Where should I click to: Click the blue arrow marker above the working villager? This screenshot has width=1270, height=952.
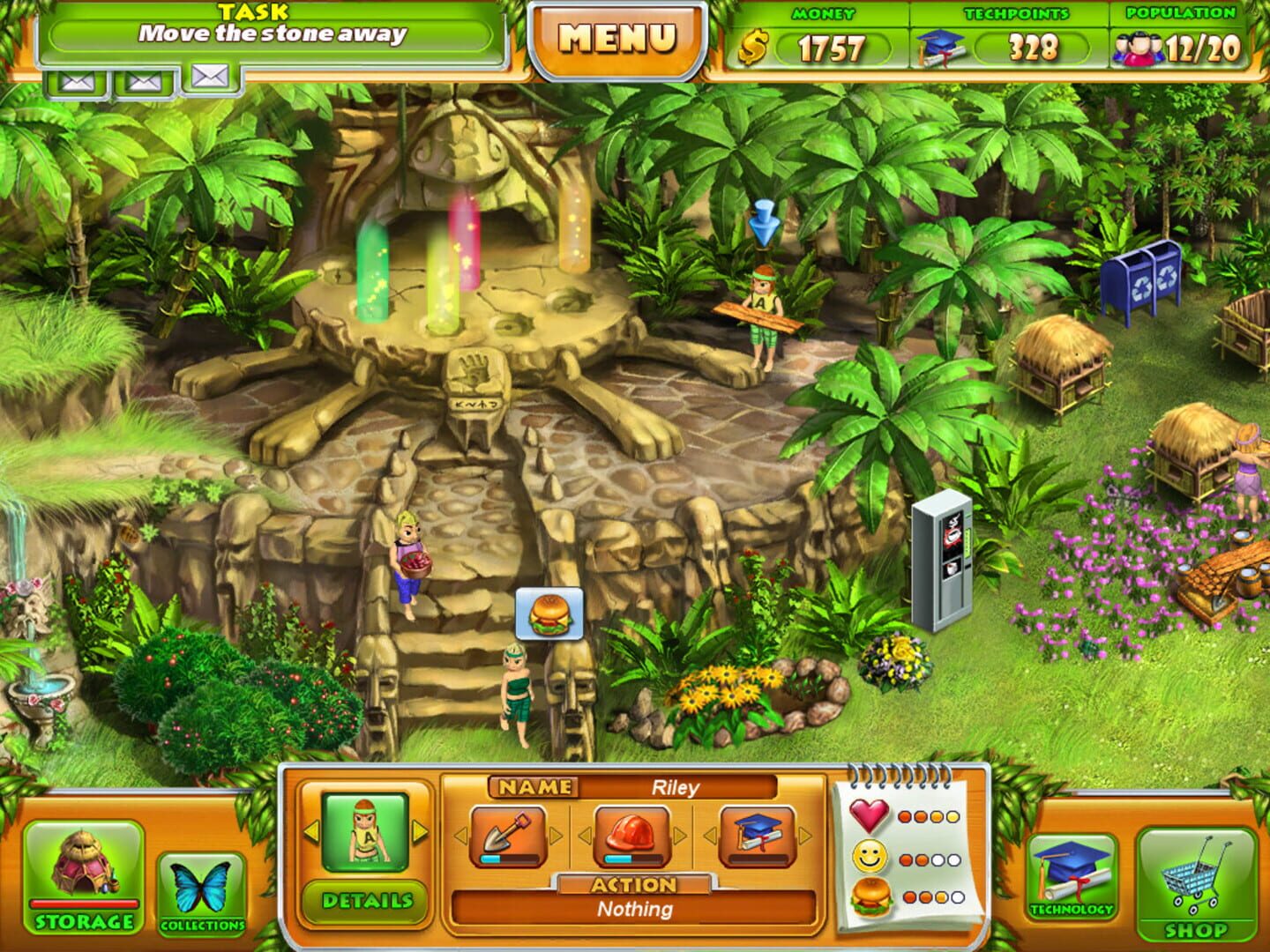click(x=762, y=220)
